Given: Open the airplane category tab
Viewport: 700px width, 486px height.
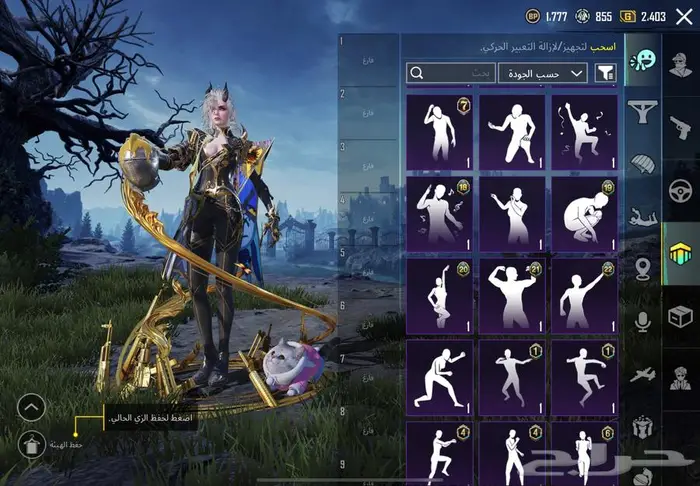Looking at the screenshot, I should tap(642, 372).
